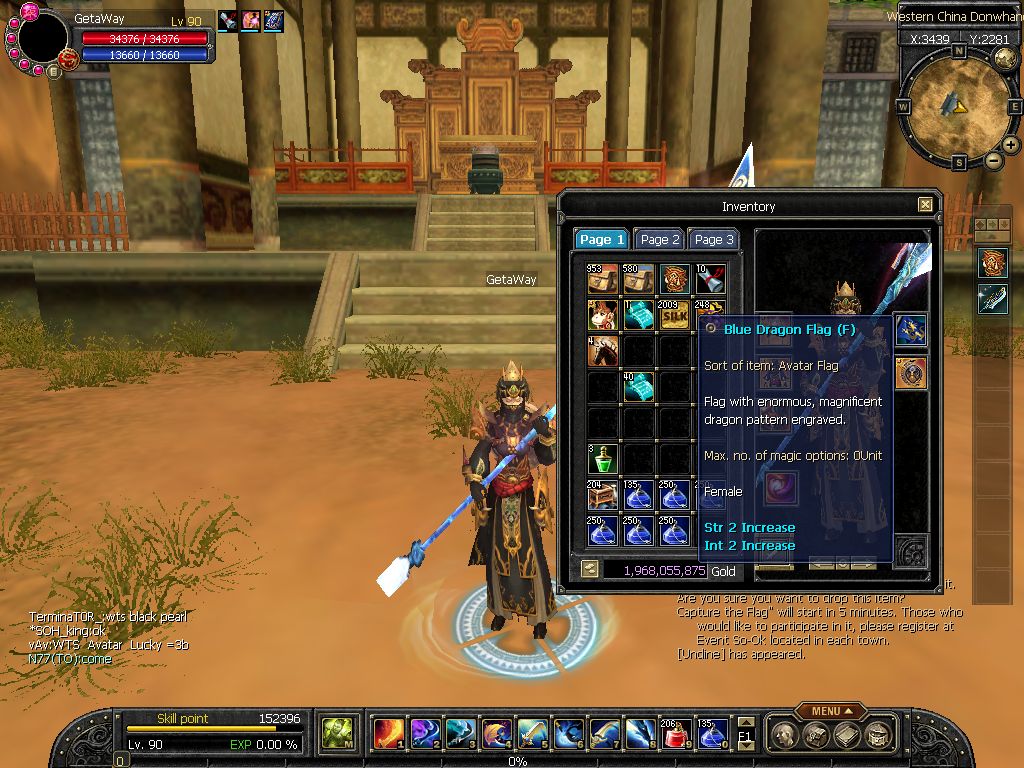Image resolution: width=1024 pixels, height=768 pixels.
Task: Activate the fire skill in hotbar slot 1
Action: click(x=388, y=734)
